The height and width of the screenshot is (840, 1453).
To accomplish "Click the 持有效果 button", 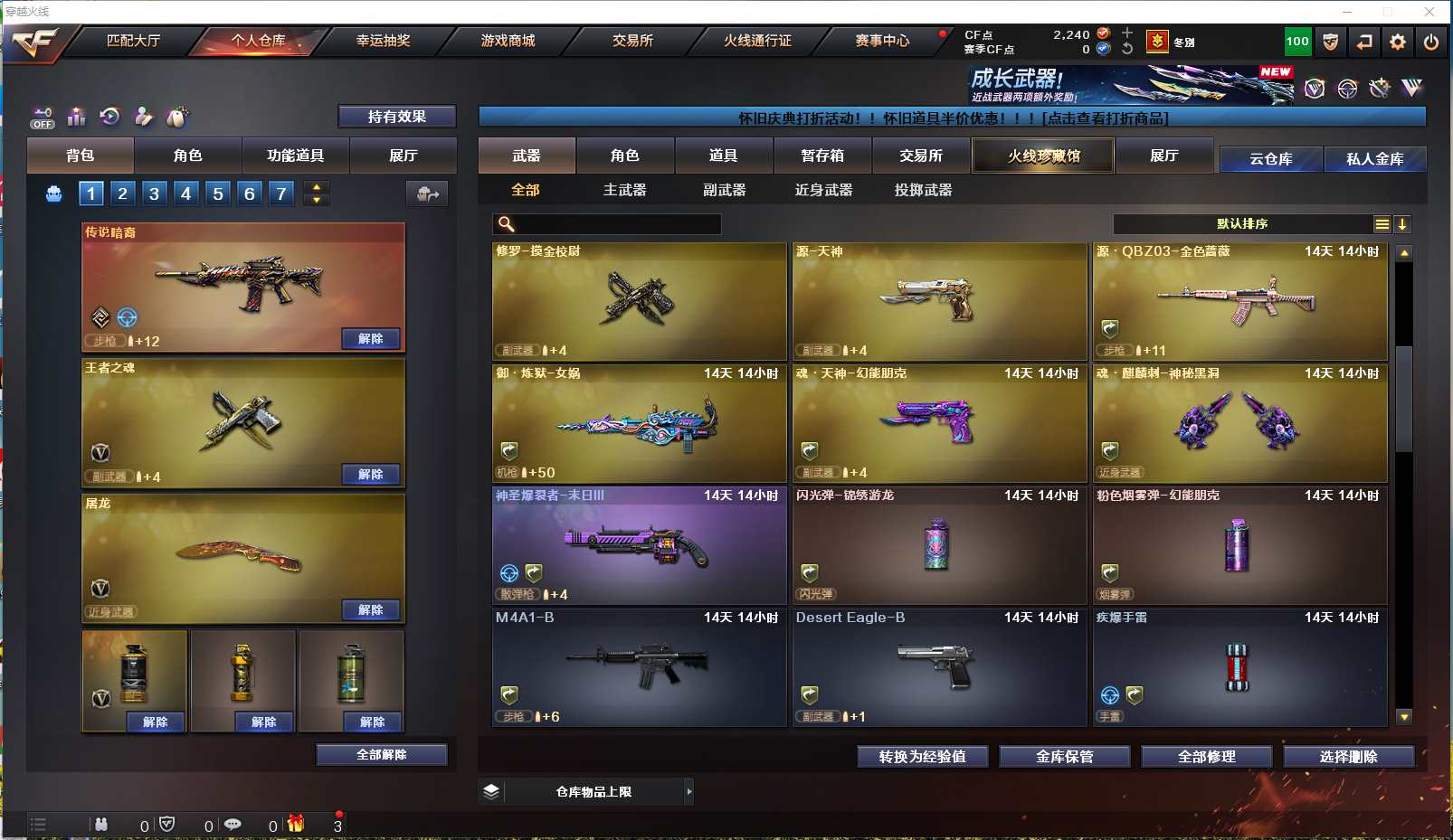I will [396, 117].
